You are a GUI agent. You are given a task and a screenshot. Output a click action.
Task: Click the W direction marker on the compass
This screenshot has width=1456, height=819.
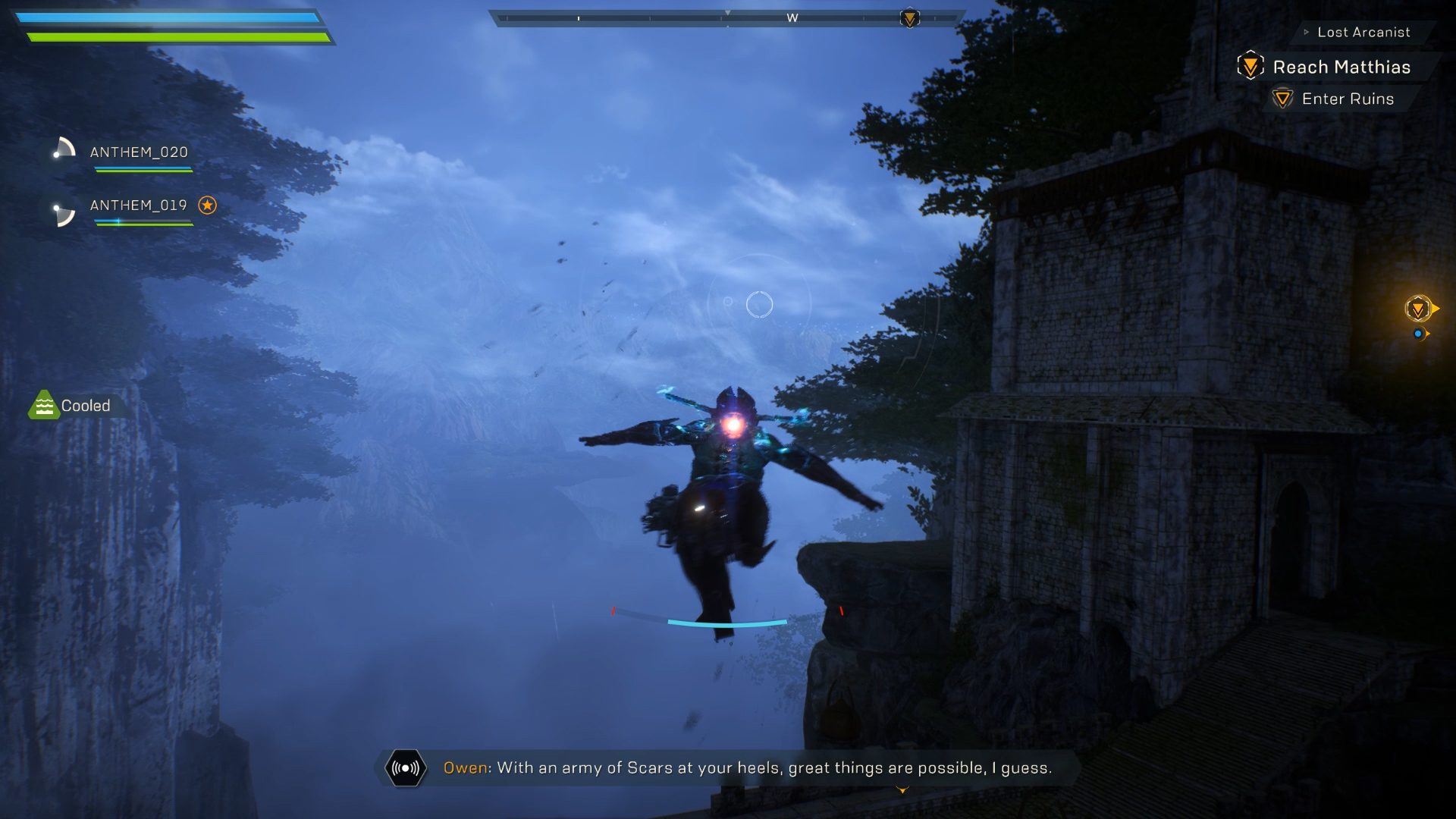792,17
